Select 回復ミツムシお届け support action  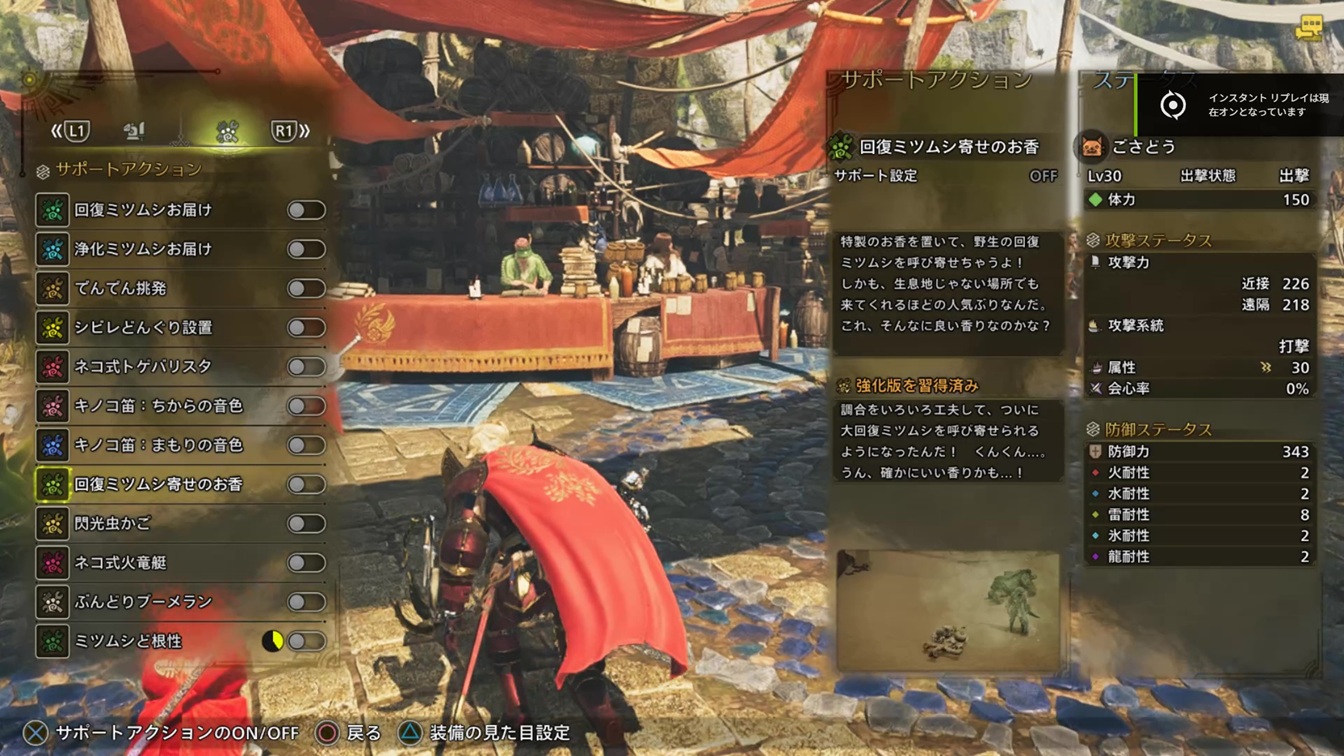tap(143, 210)
